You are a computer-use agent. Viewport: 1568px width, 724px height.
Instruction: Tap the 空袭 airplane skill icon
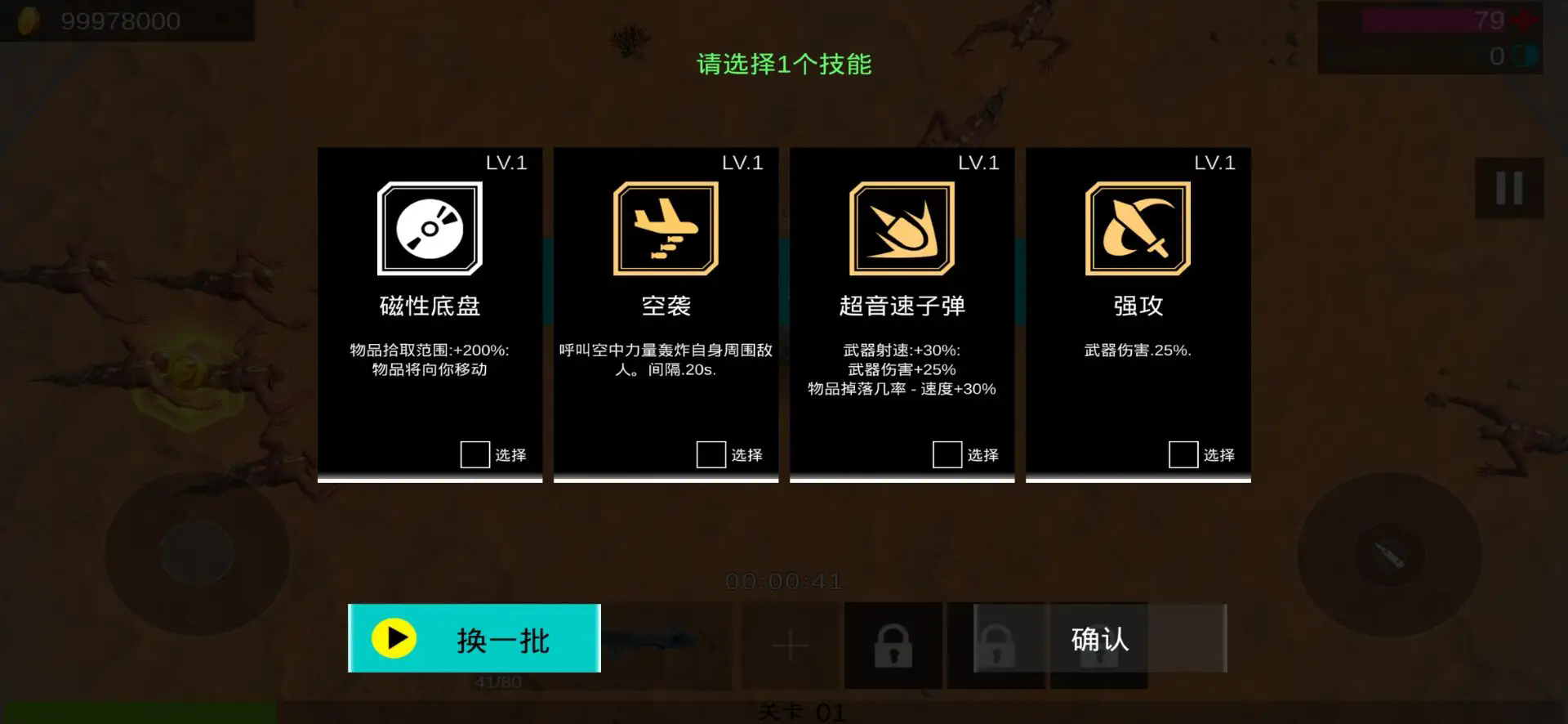coord(665,230)
